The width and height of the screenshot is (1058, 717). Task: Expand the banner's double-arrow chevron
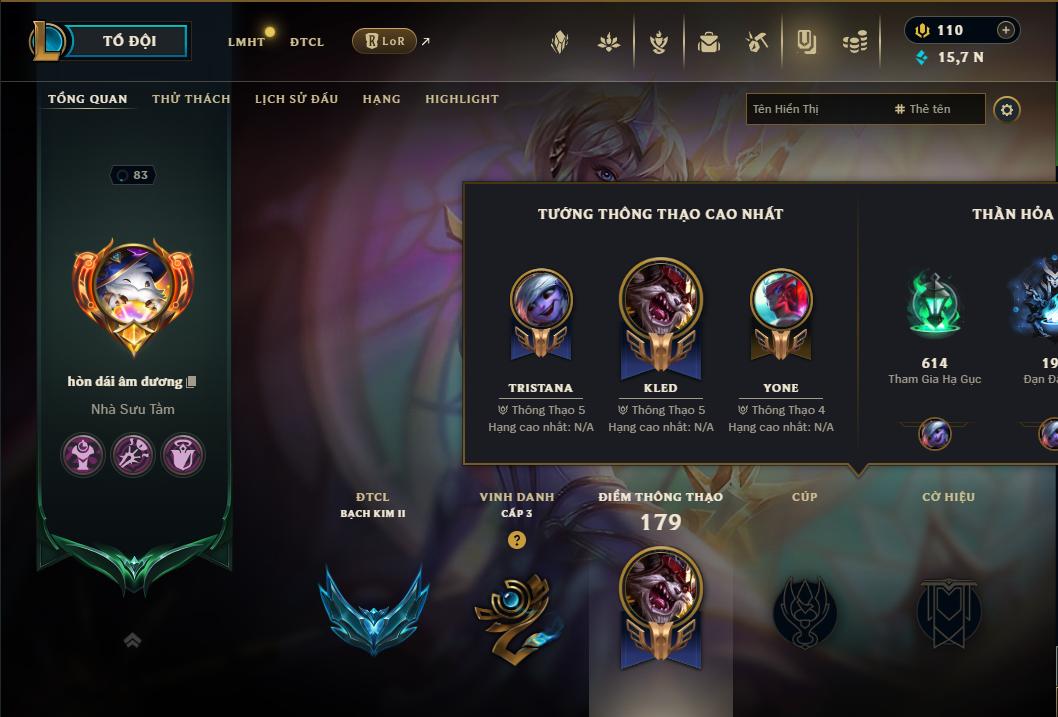pos(132,640)
